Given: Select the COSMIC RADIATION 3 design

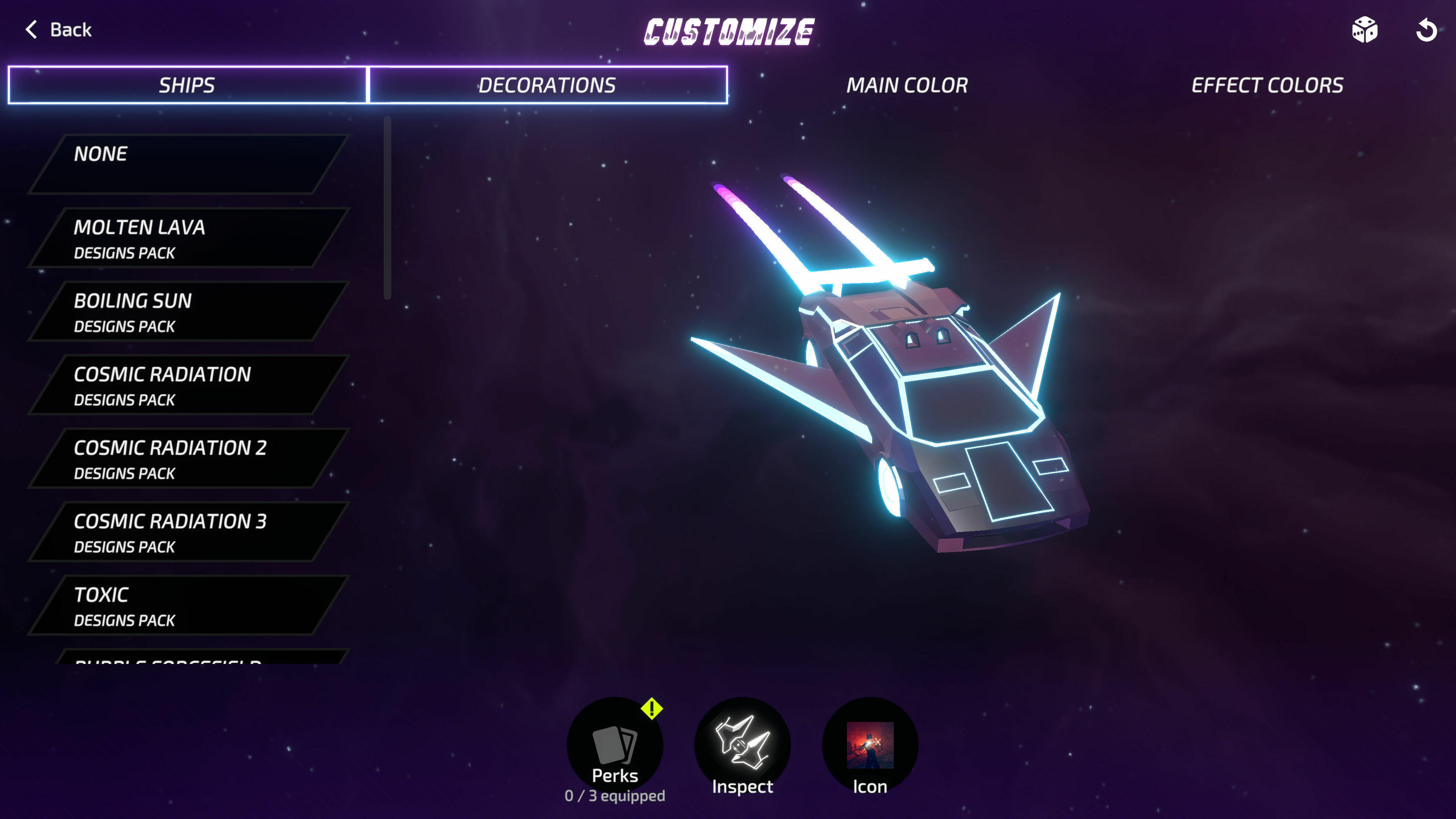Looking at the screenshot, I should click(x=187, y=532).
